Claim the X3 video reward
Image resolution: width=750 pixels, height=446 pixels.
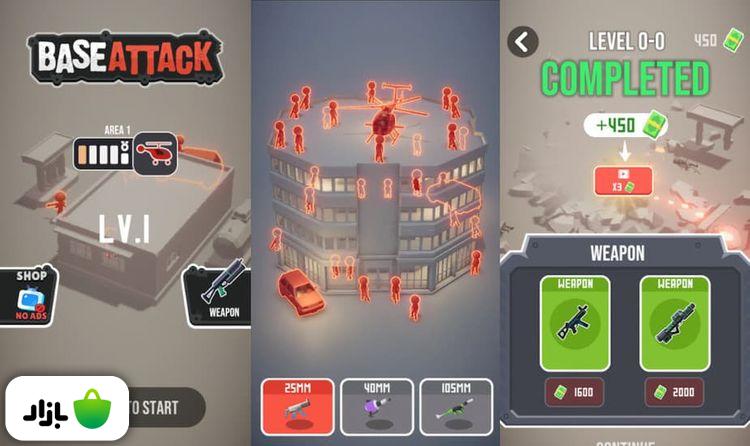pyautogui.click(x=622, y=181)
